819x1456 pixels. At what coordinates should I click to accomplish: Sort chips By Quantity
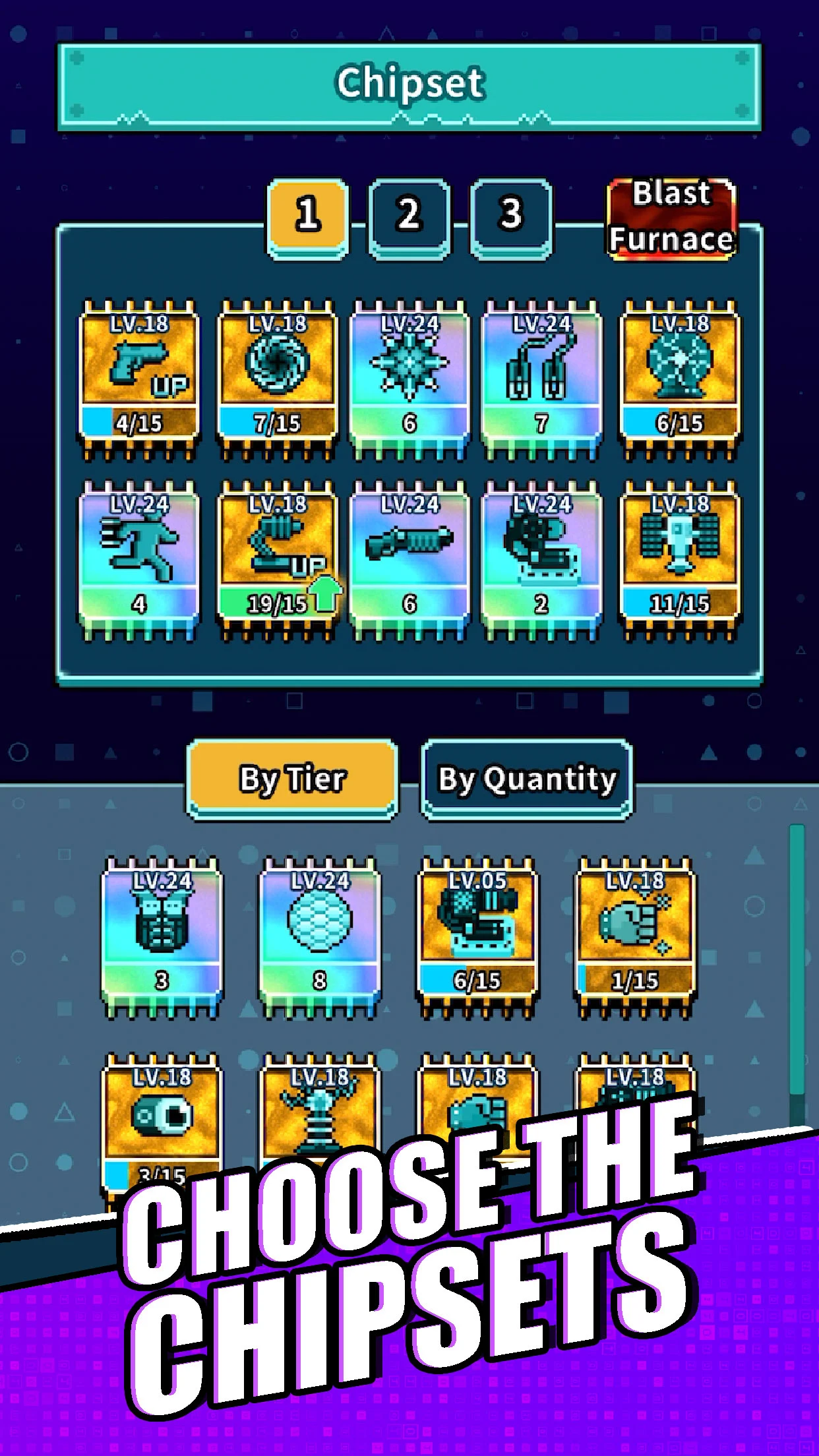click(527, 779)
